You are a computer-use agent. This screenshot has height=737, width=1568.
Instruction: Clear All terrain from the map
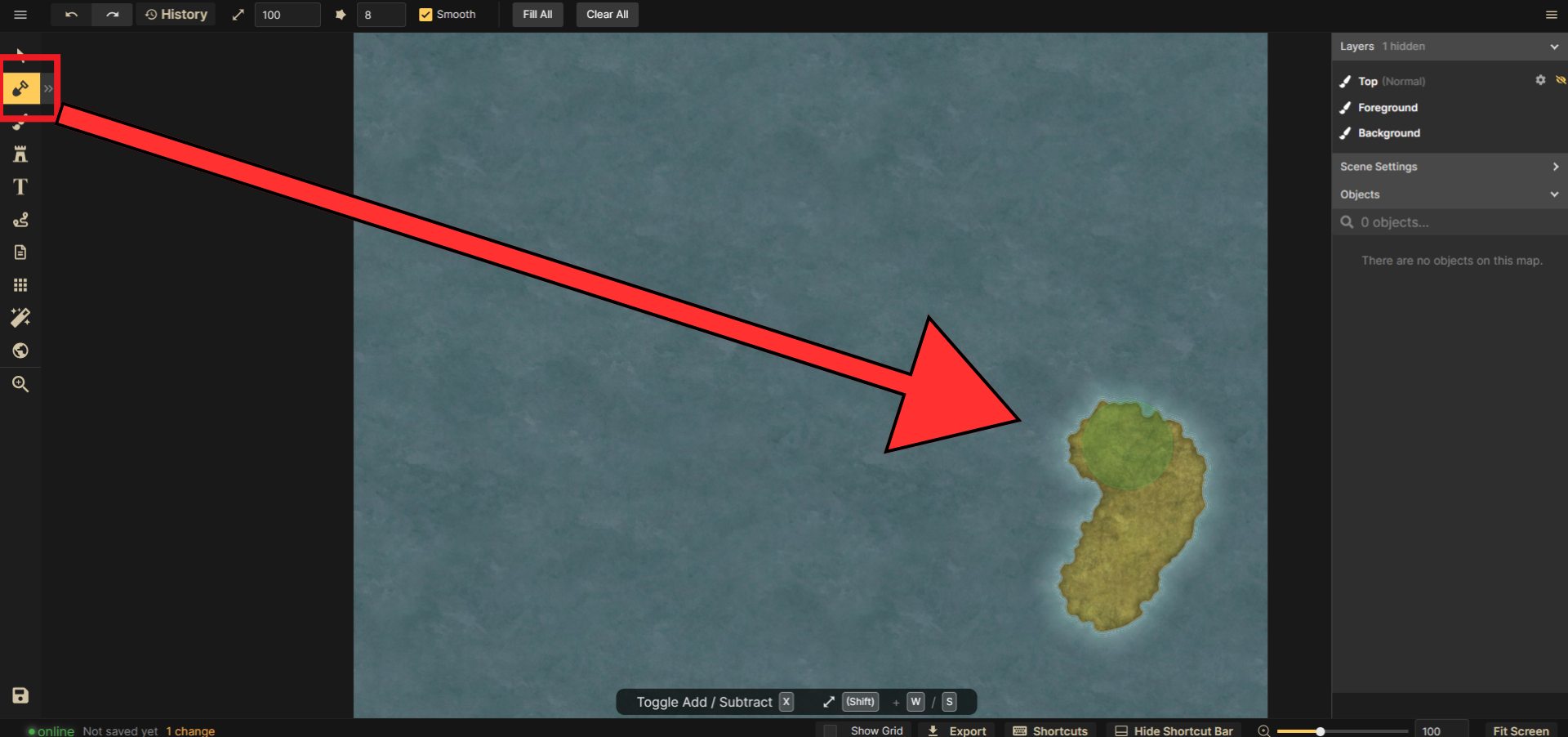coord(607,15)
